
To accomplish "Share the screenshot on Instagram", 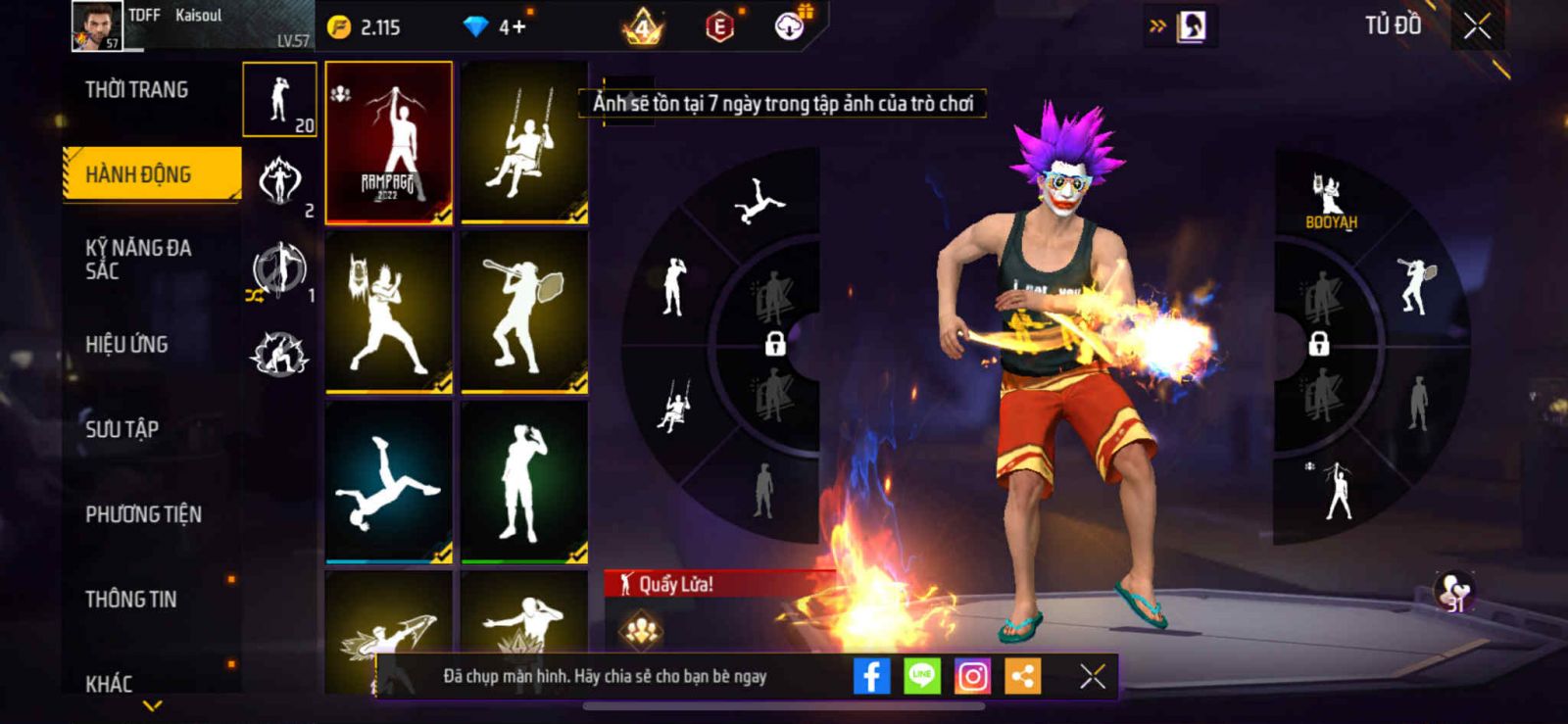I will (972, 676).
